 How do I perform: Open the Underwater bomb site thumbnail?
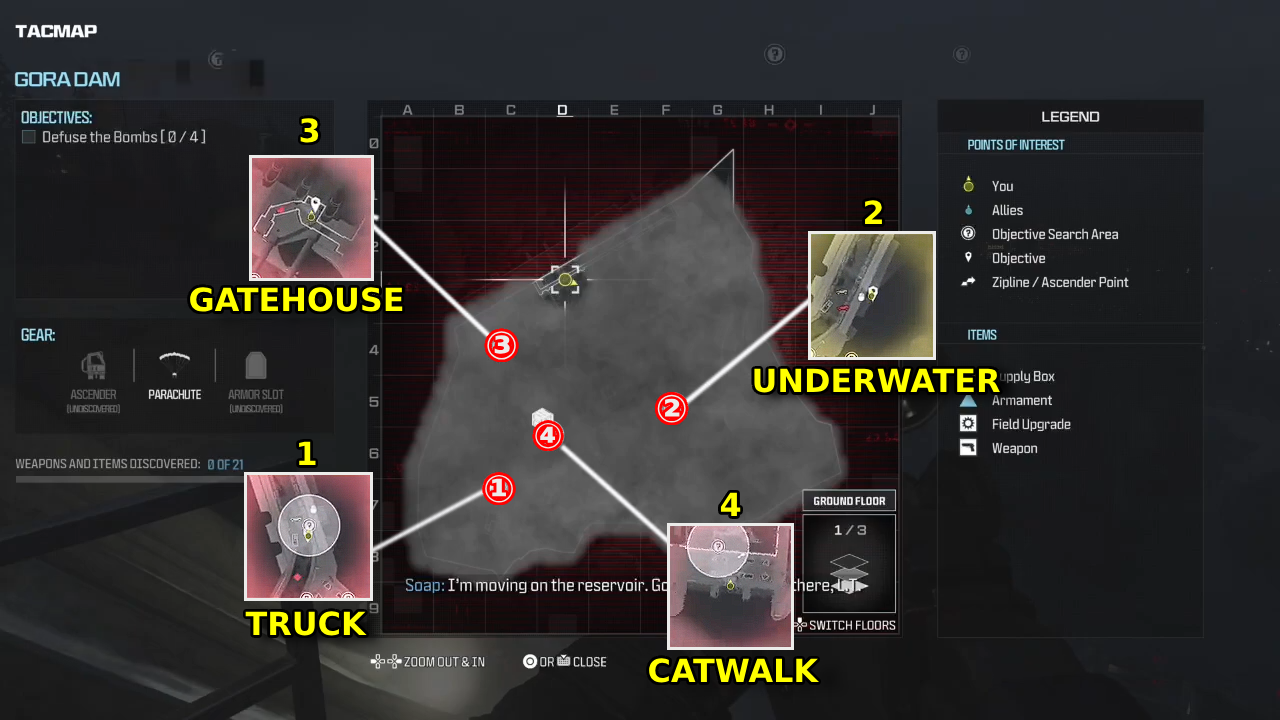pos(871,296)
